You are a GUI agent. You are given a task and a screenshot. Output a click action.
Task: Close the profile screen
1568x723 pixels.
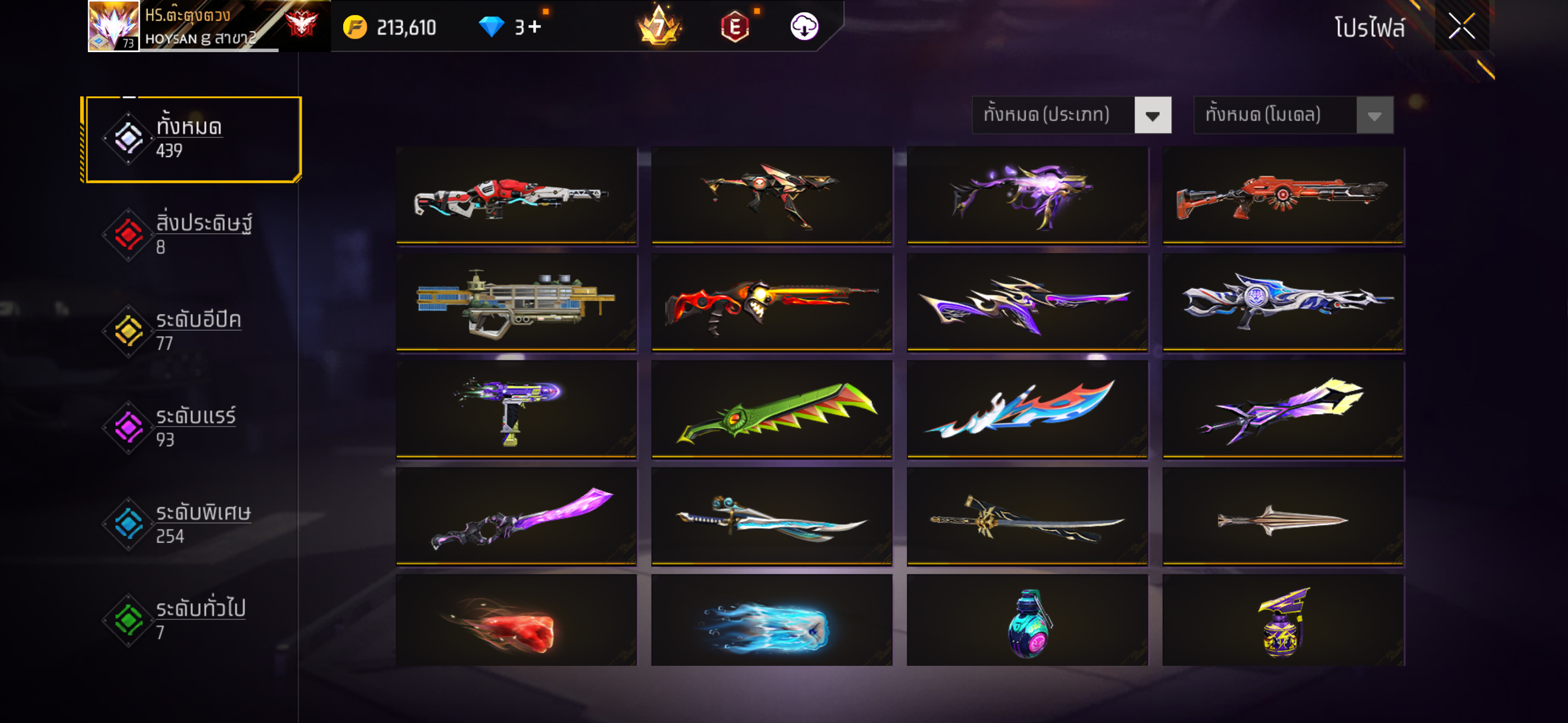click(x=1461, y=26)
